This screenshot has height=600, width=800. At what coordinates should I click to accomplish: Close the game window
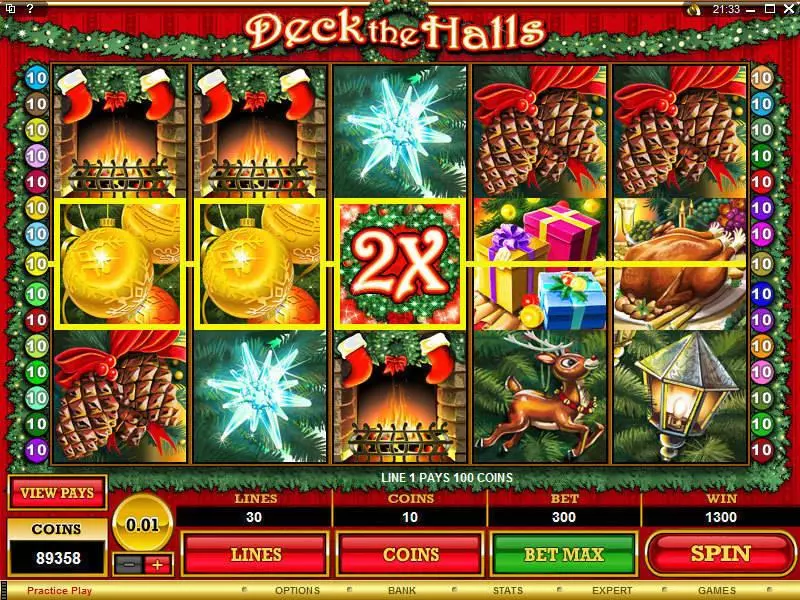789,9
